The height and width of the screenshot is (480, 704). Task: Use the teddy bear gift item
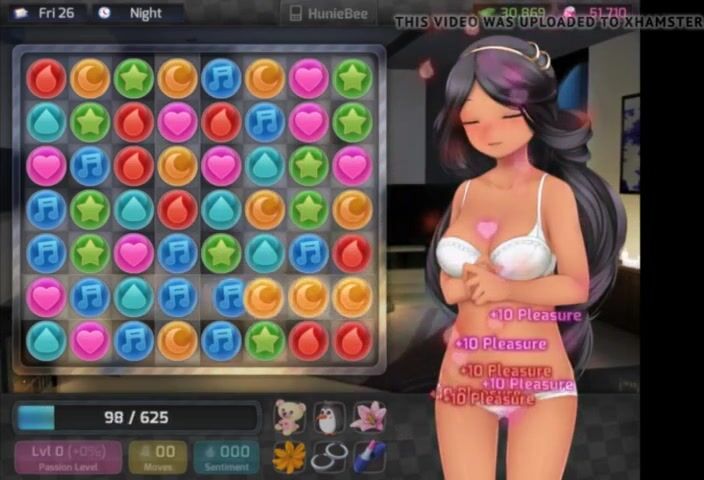288,416
